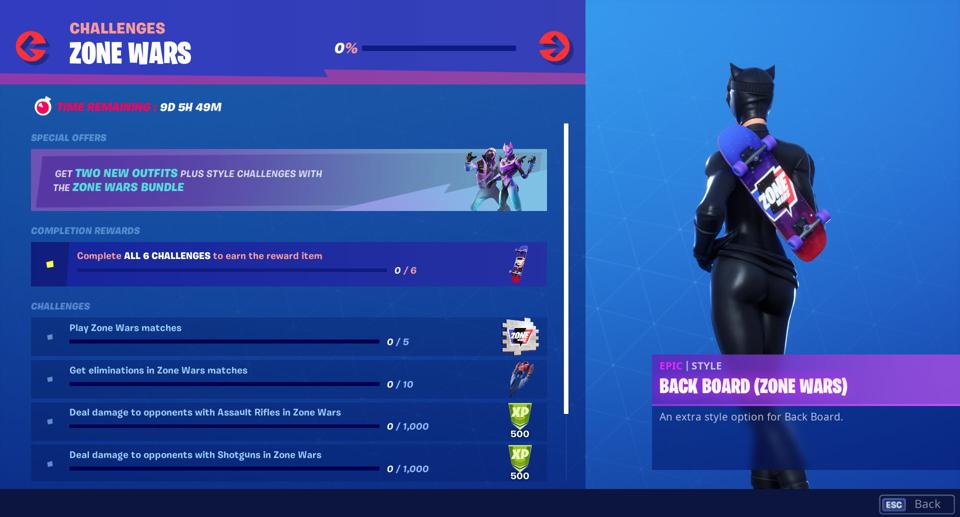This screenshot has height=517, width=960.
Task: Choose the Assault Rifles damage challenge
Action: (x=288, y=420)
